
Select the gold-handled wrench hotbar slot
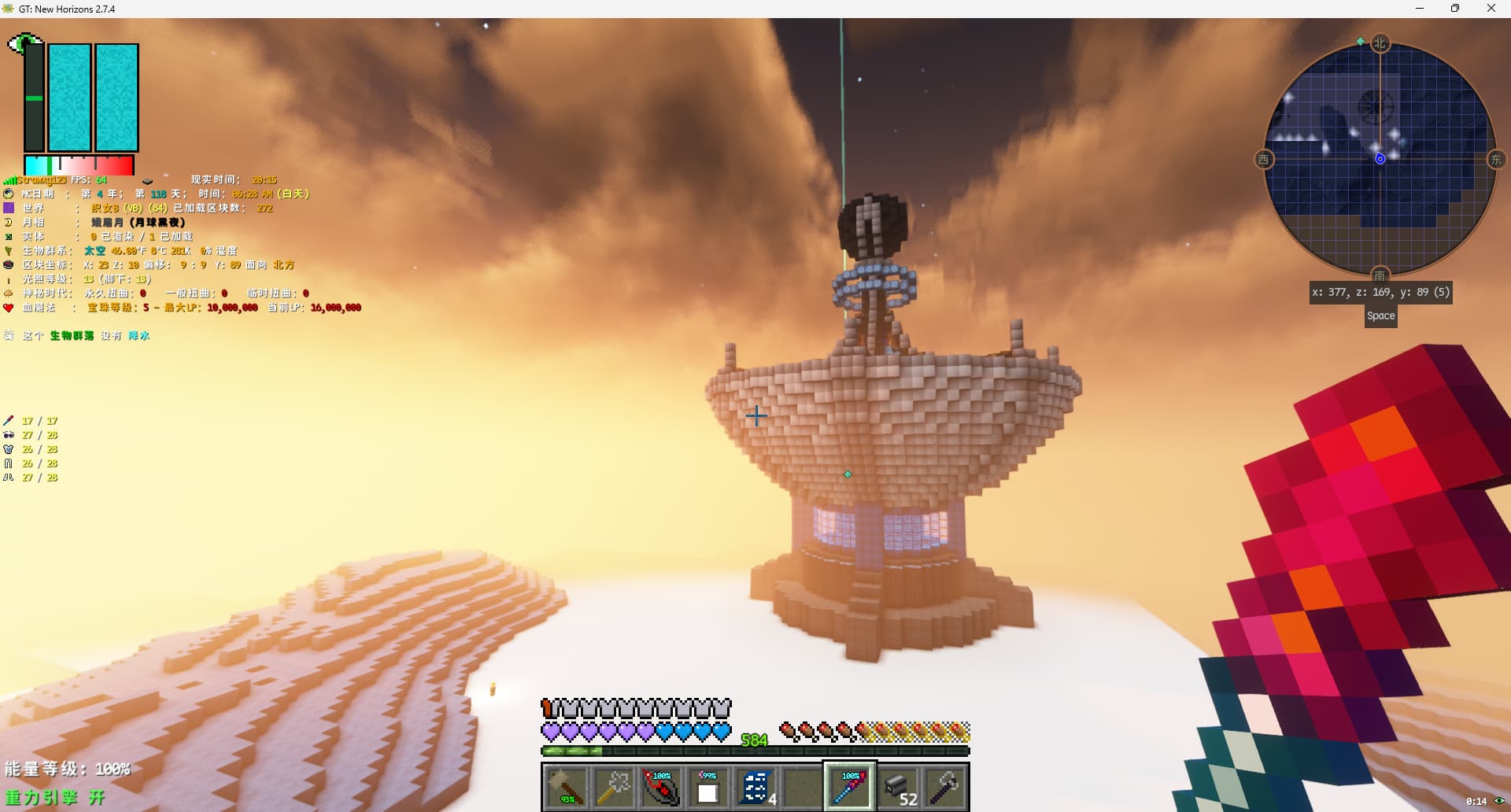coord(613,786)
